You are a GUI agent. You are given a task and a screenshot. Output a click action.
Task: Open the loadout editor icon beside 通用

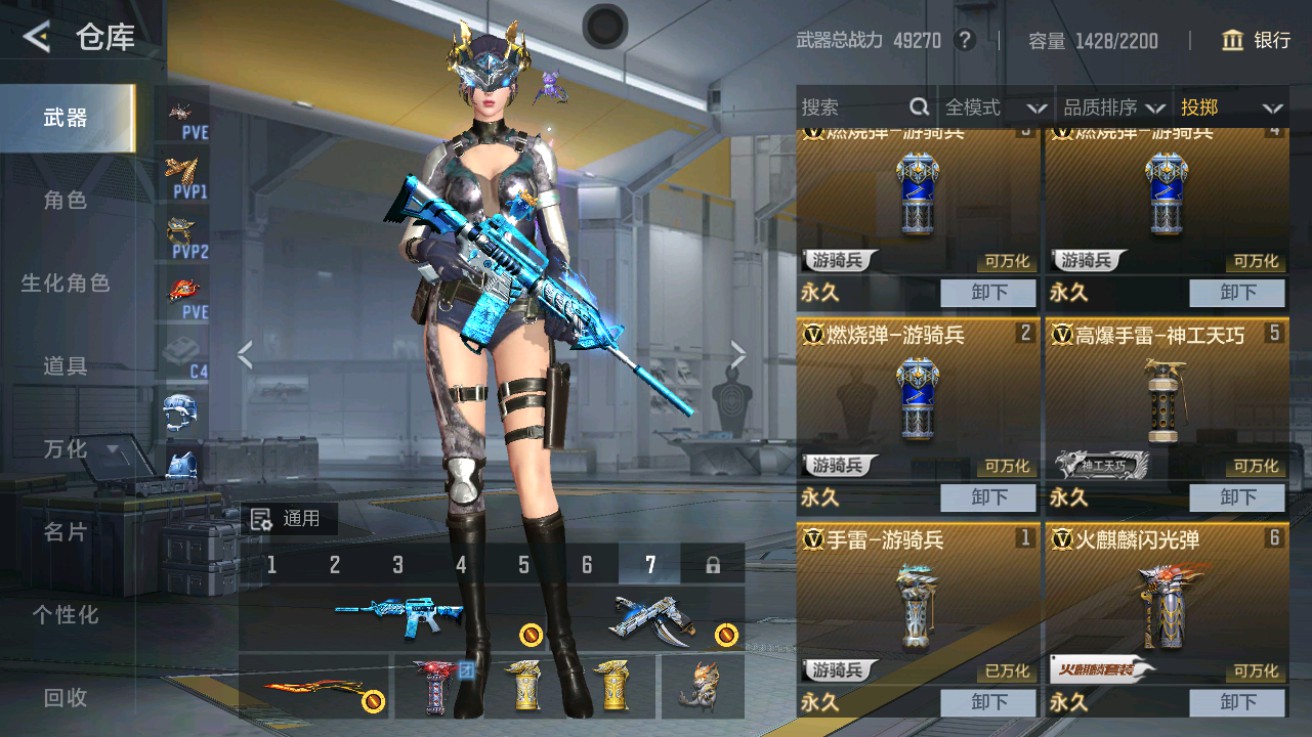click(x=261, y=519)
